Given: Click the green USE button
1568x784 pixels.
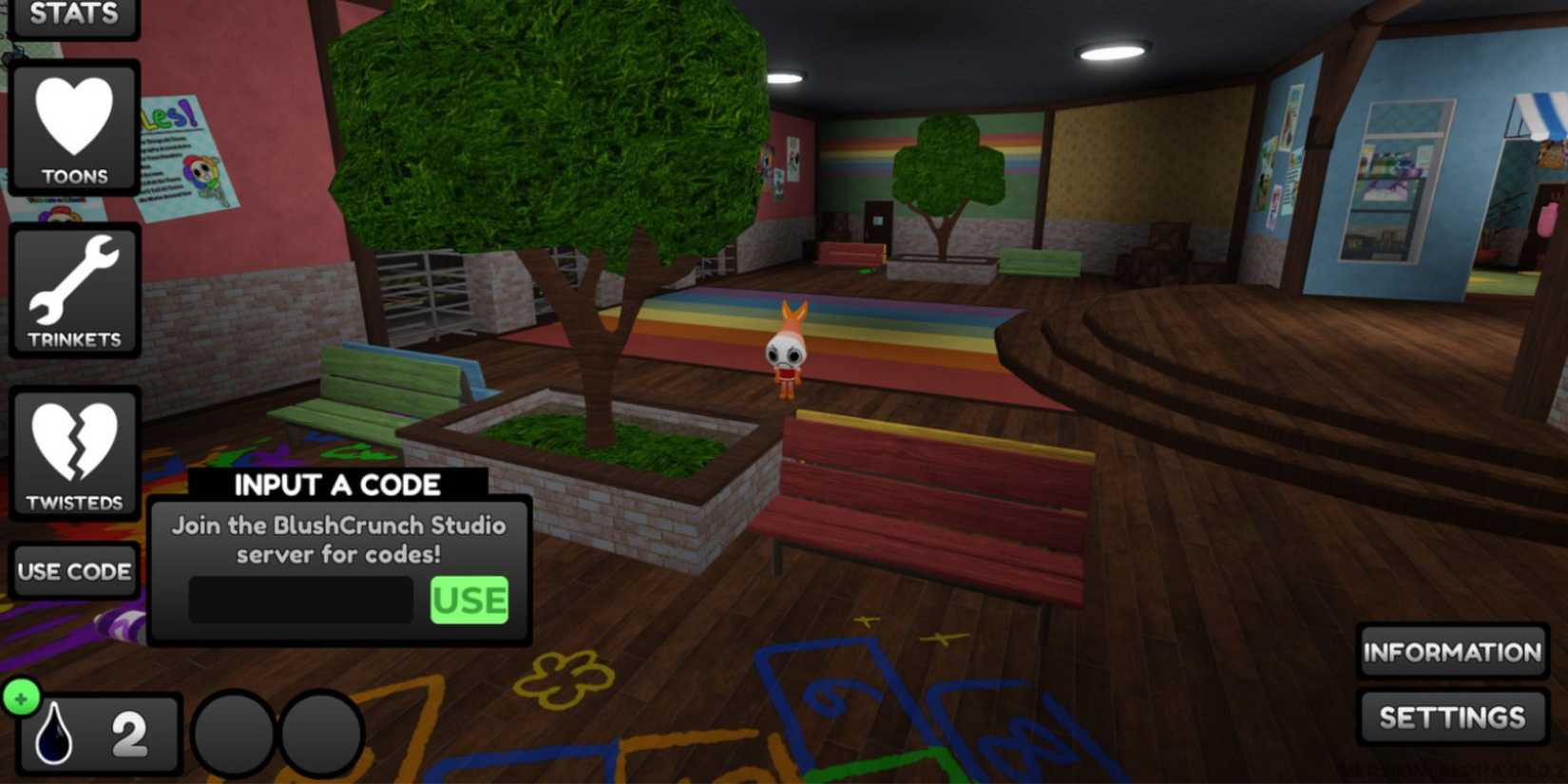Looking at the screenshot, I should point(469,599).
